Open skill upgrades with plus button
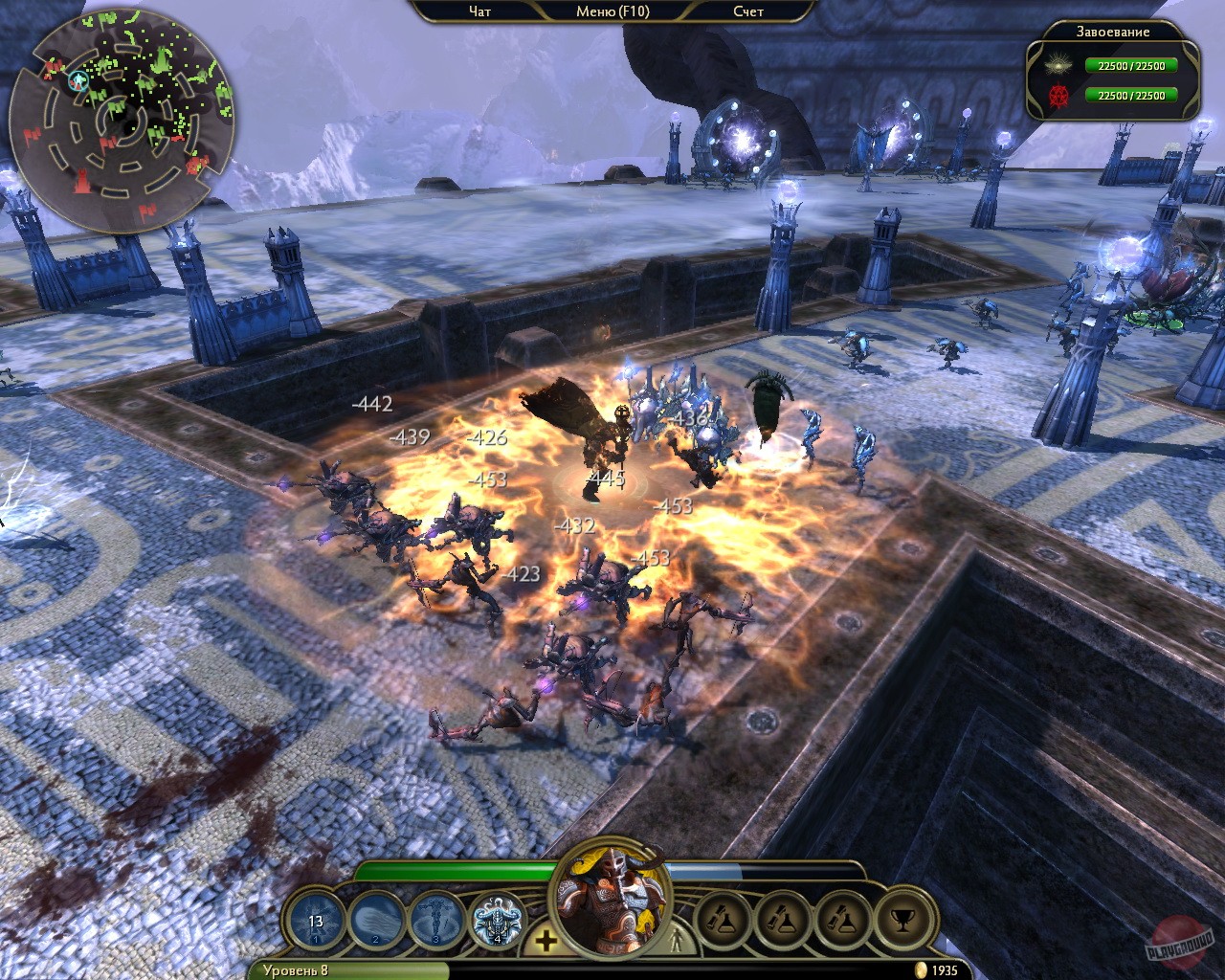Image resolution: width=1225 pixels, height=980 pixels. tap(546, 941)
